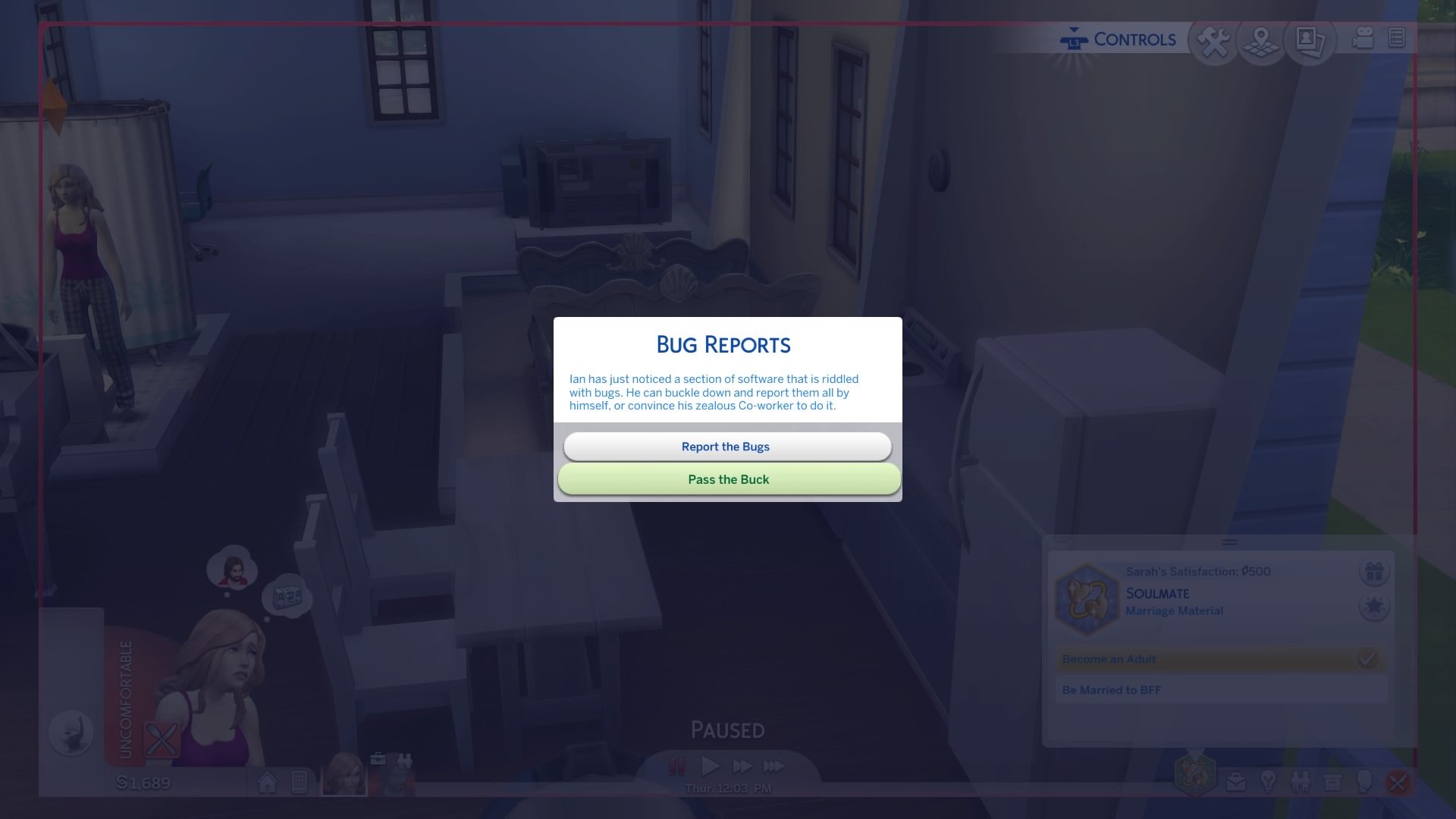Toggle the game pause button
1456x819 pixels.
pos(676,767)
